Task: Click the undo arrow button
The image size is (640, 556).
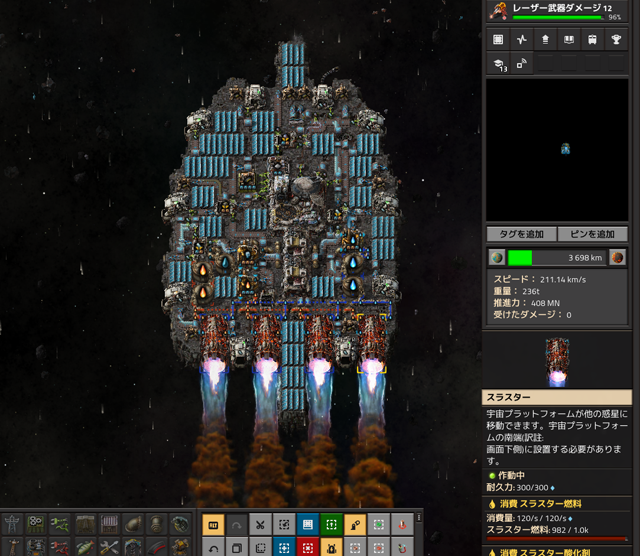Action: (x=213, y=547)
